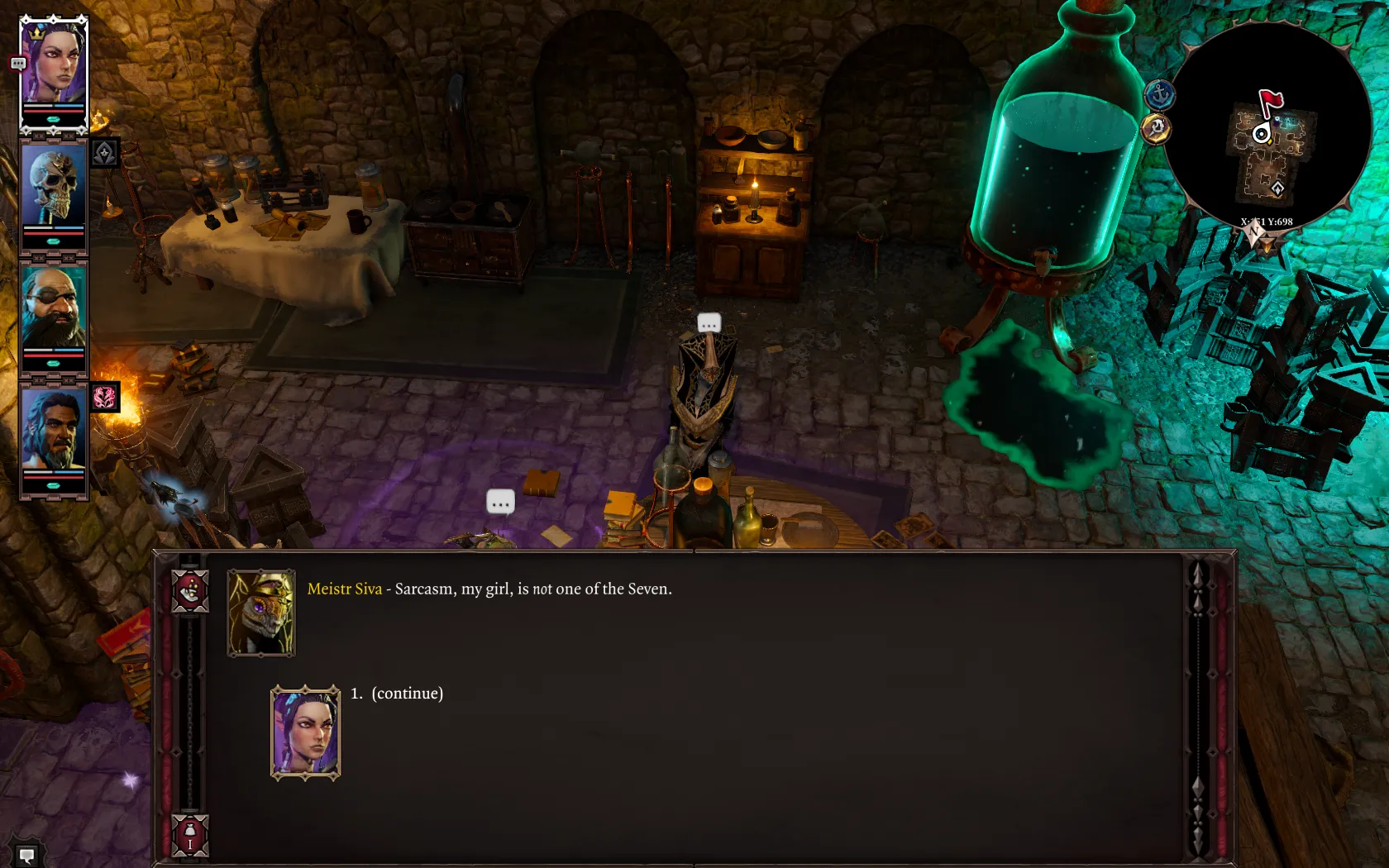Click the gold icon beside the minimap
1389x868 pixels.
coord(1156,129)
